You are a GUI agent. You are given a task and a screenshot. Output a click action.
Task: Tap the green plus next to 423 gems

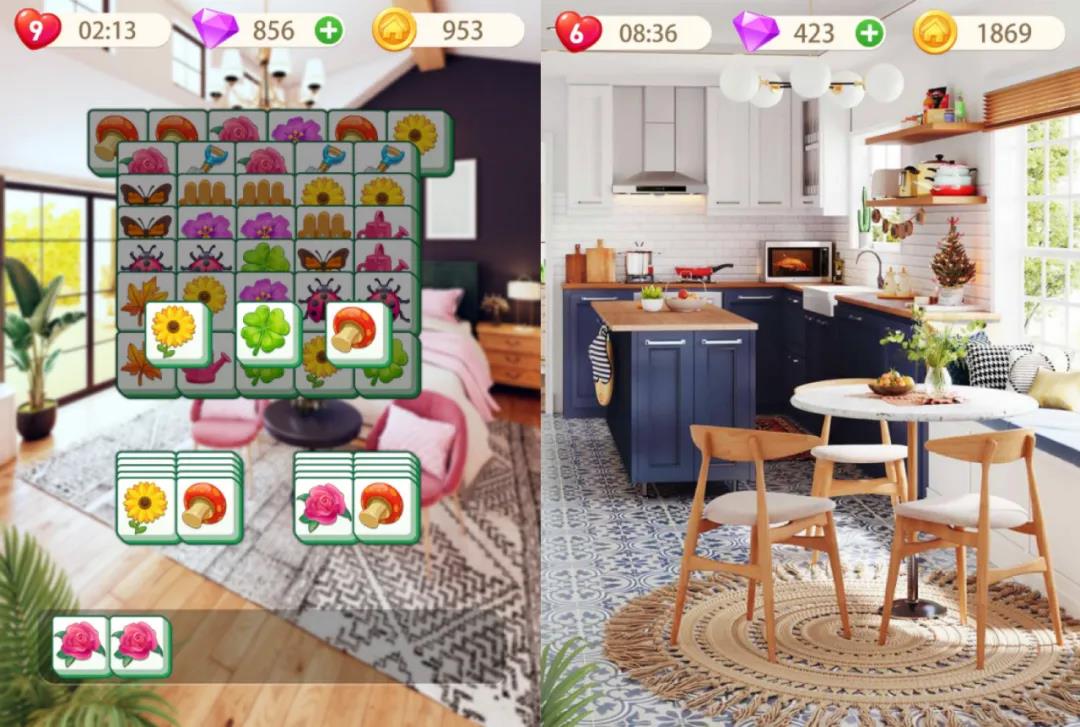click(870, 33)
